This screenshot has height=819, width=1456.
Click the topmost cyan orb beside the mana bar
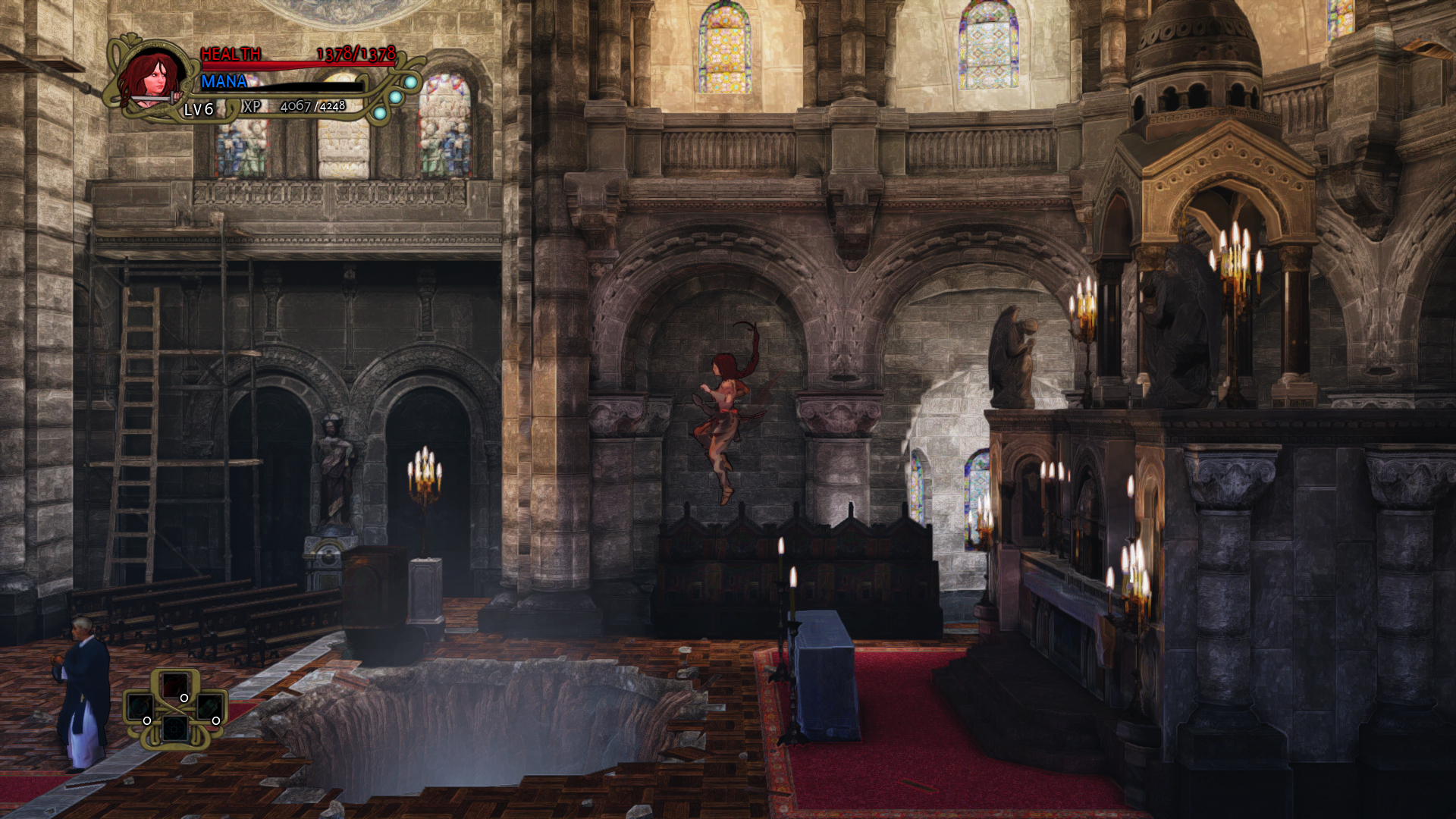point(412,80)
